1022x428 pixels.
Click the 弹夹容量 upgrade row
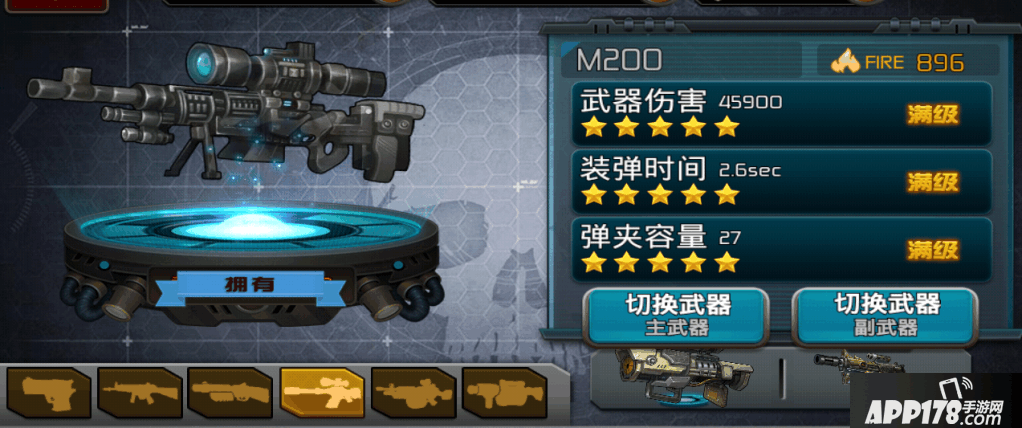[781, 249]
